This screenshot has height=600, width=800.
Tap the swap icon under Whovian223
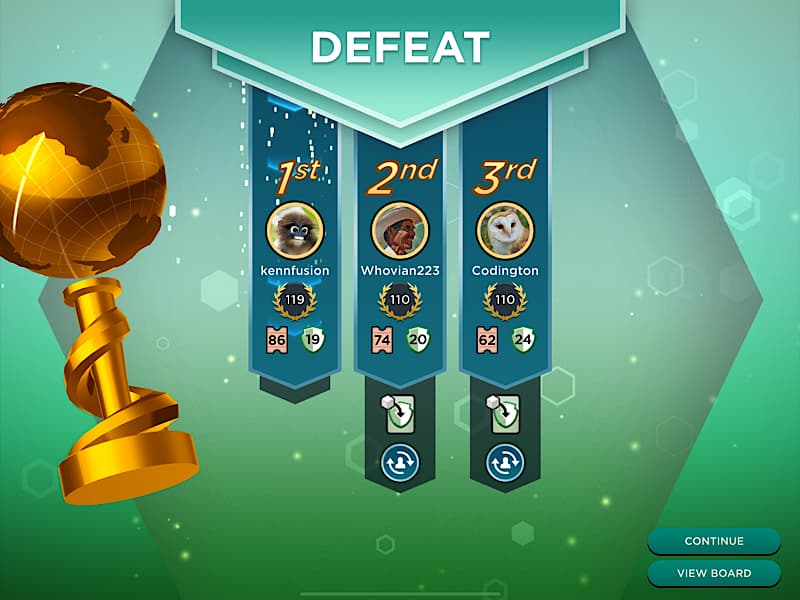[x=400, y=462]
